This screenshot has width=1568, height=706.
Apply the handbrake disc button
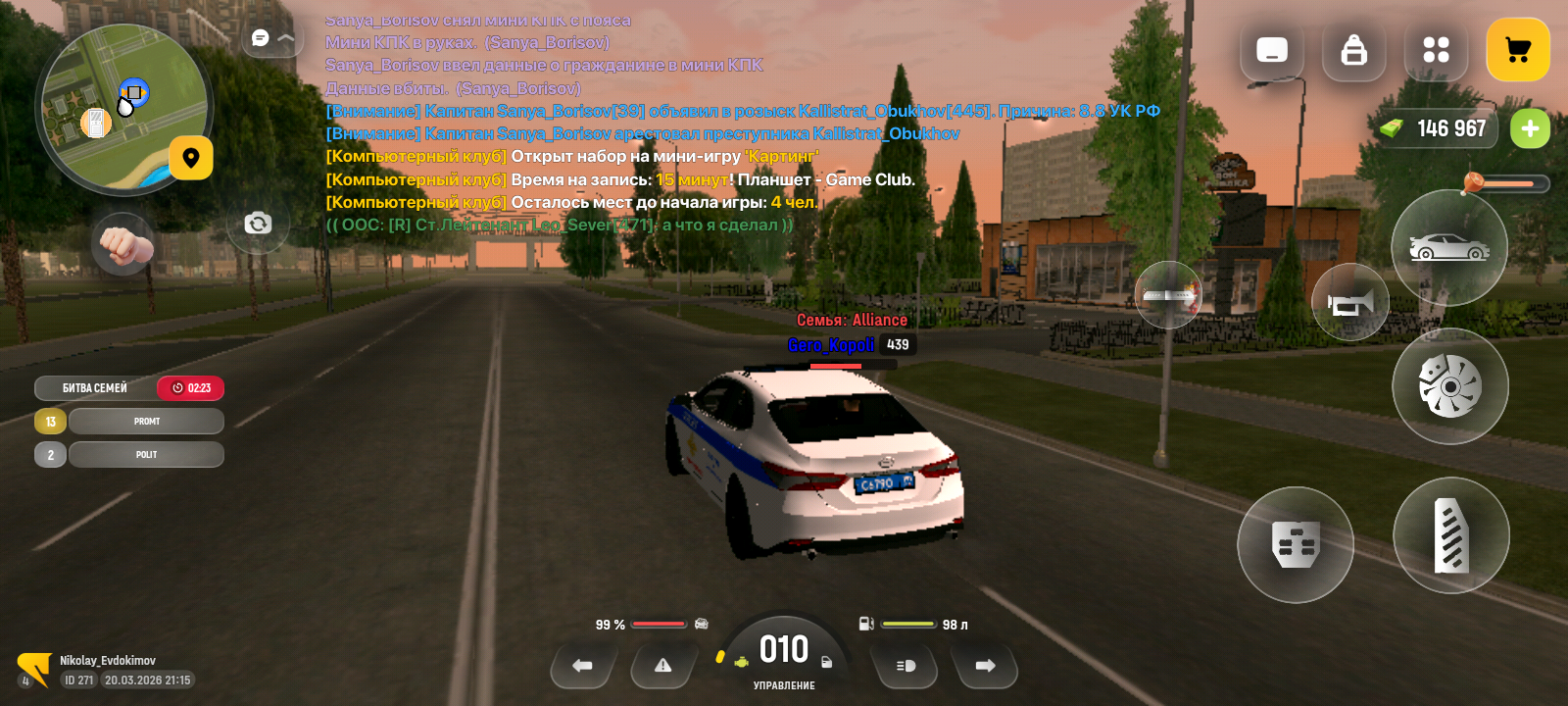[1449, 386]
